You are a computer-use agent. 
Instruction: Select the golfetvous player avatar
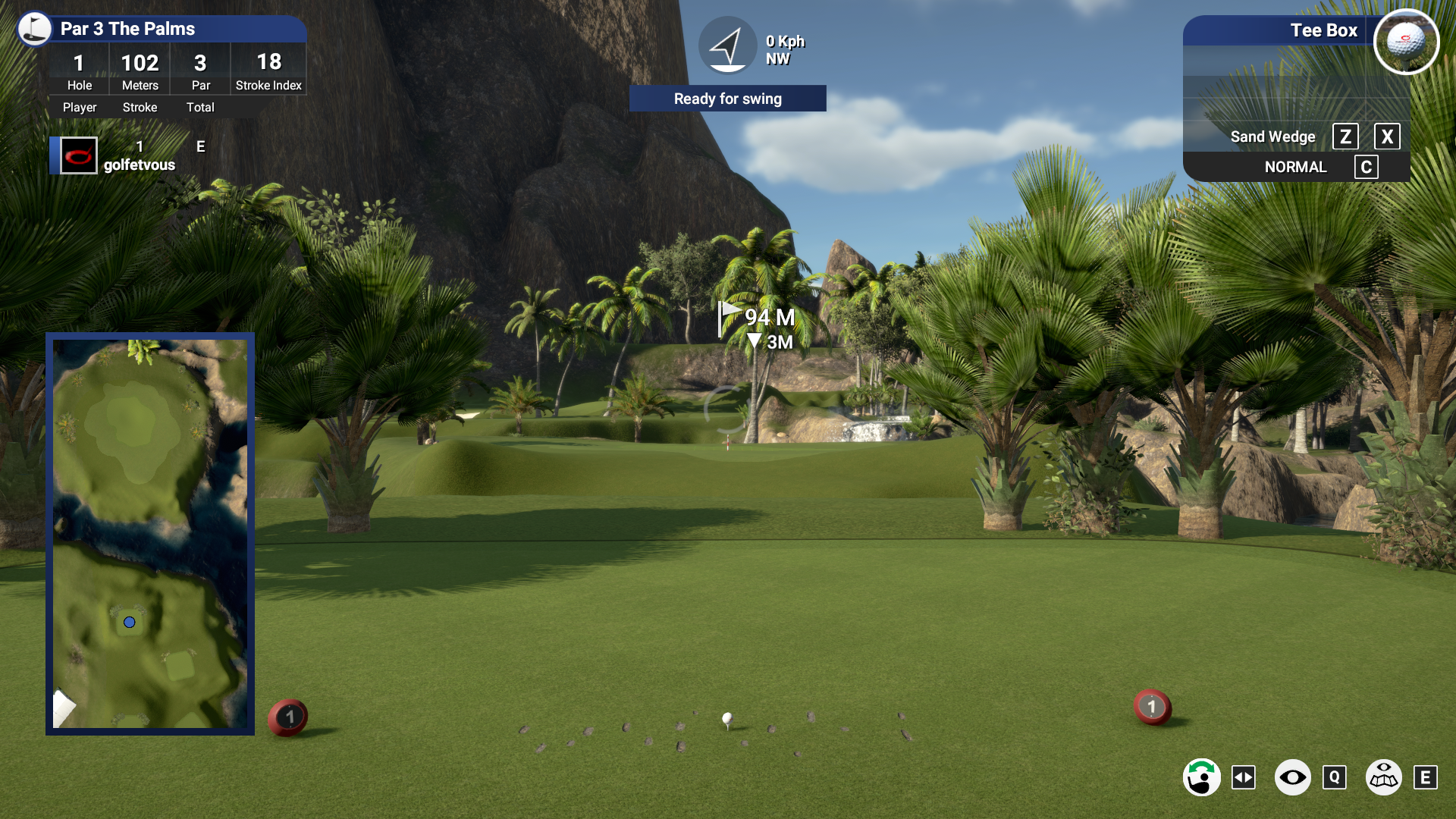pos(79,155)
